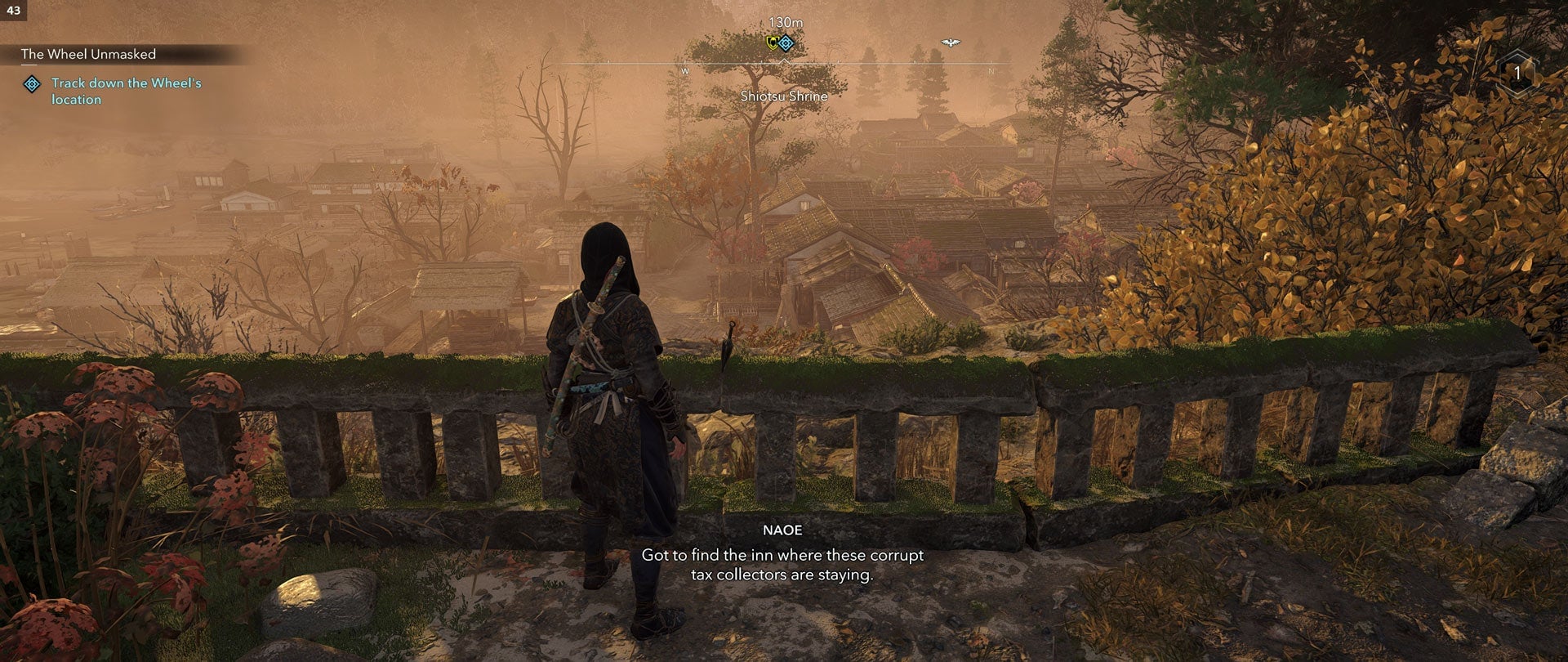Image resolution: width=1568 pixels, height=662 pixels.
Task: Click the W direction letter on the compass
Action: click(684, 71)
